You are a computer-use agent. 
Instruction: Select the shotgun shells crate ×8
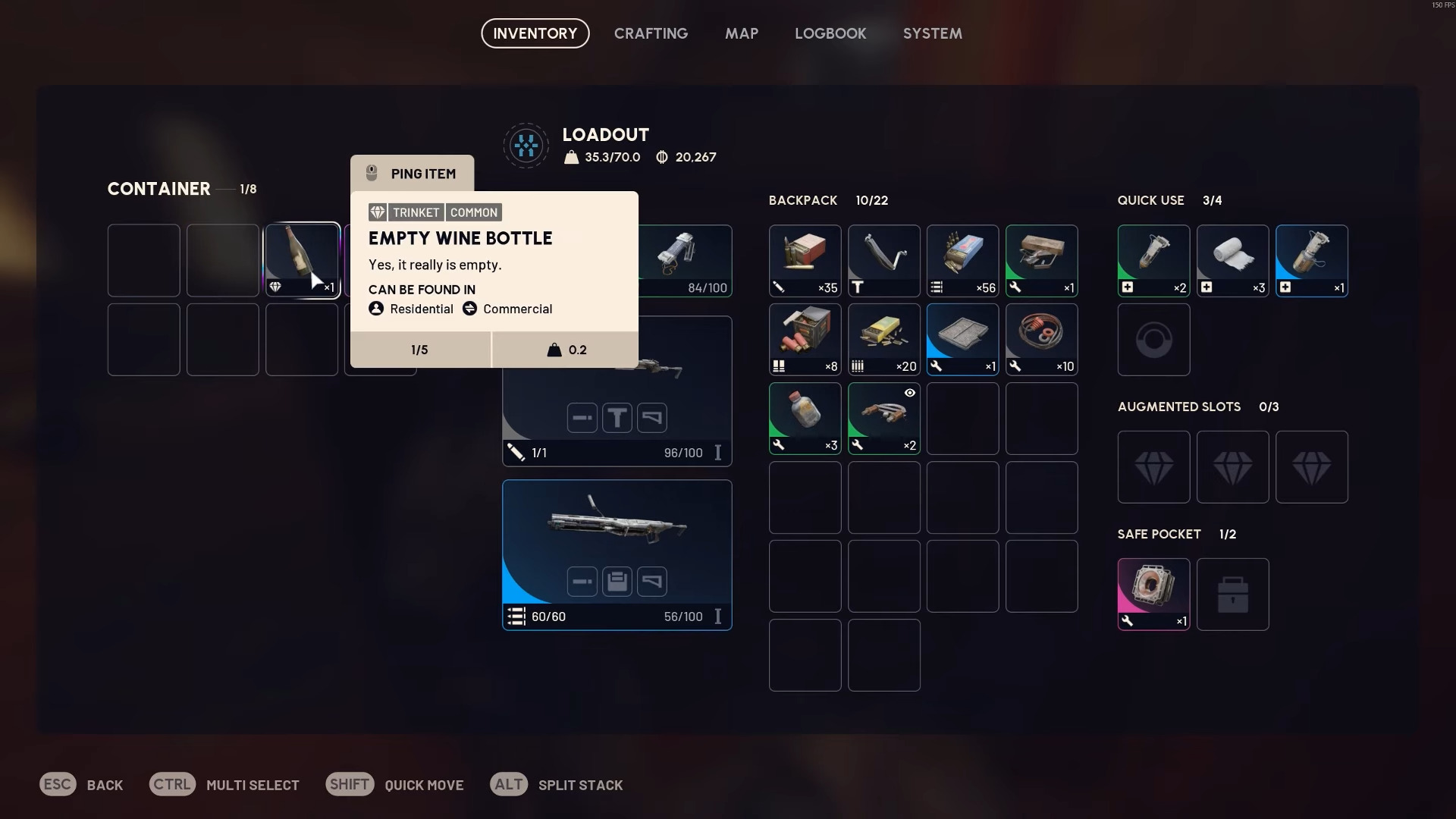click(805, 339)
